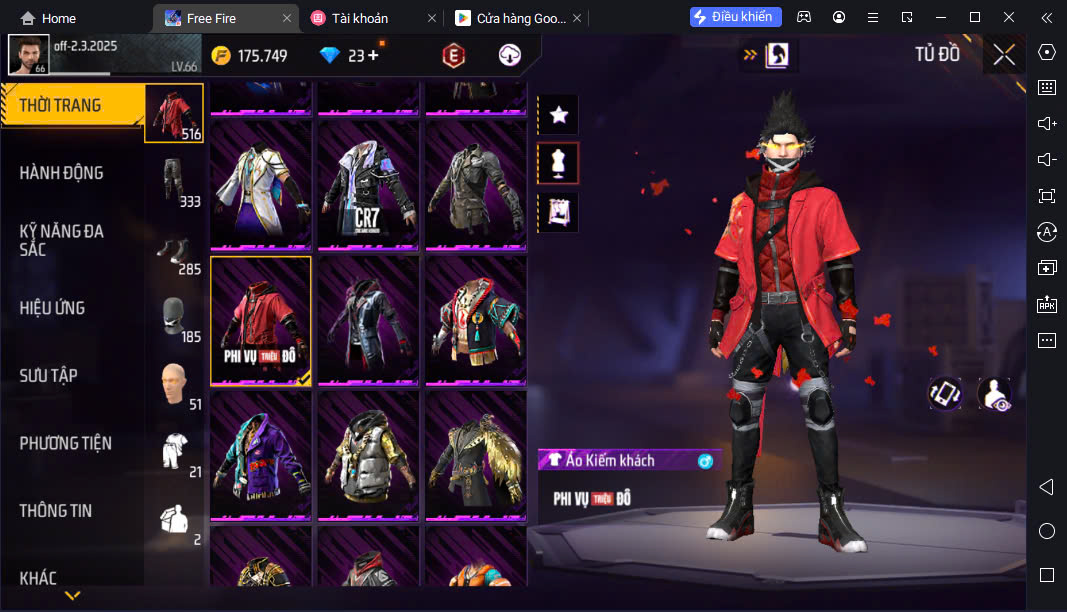
Task: Show the SƯU TẬP category
Action: point(48,376)
